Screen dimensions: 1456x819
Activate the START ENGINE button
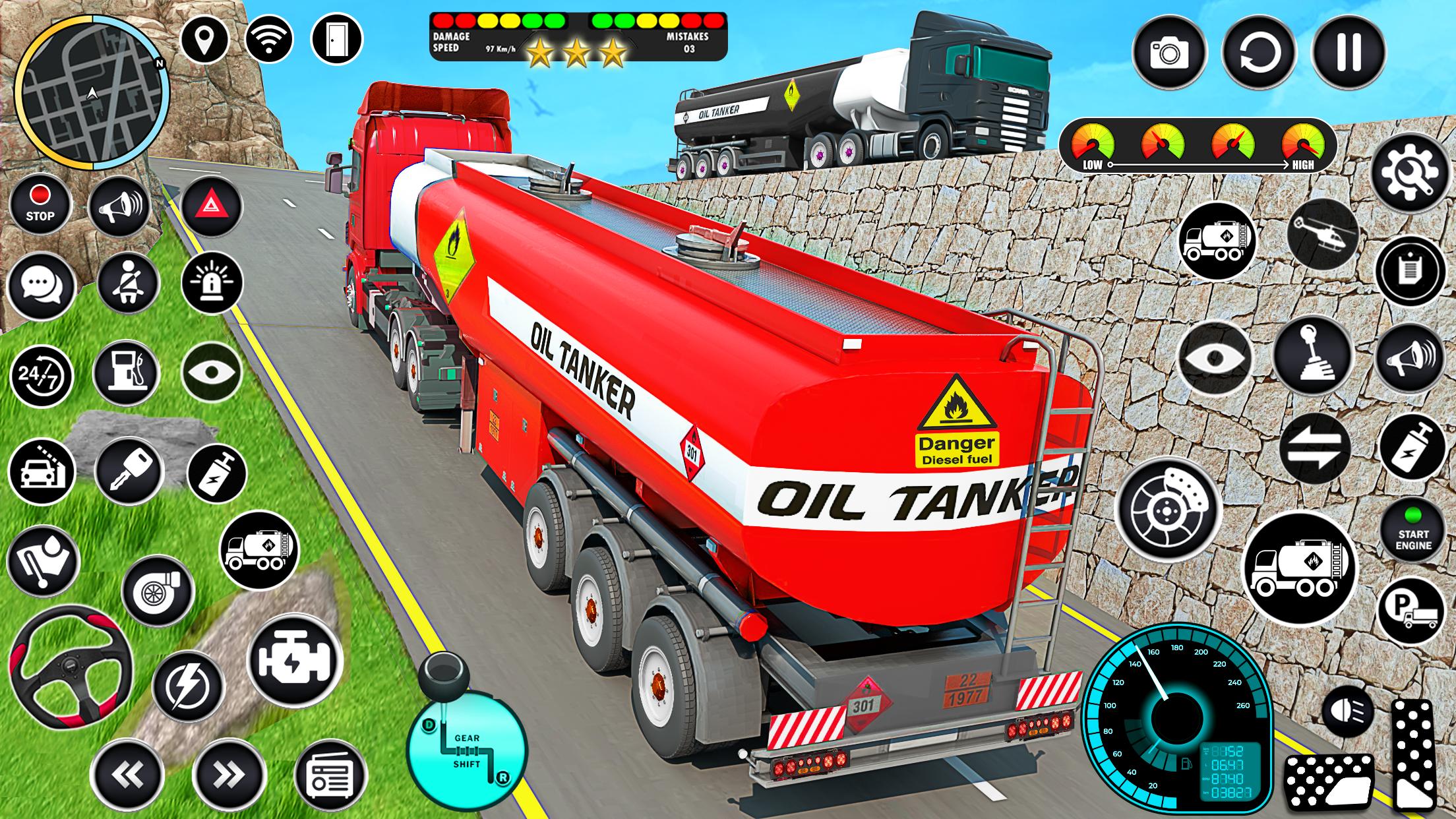(1413, 530)
